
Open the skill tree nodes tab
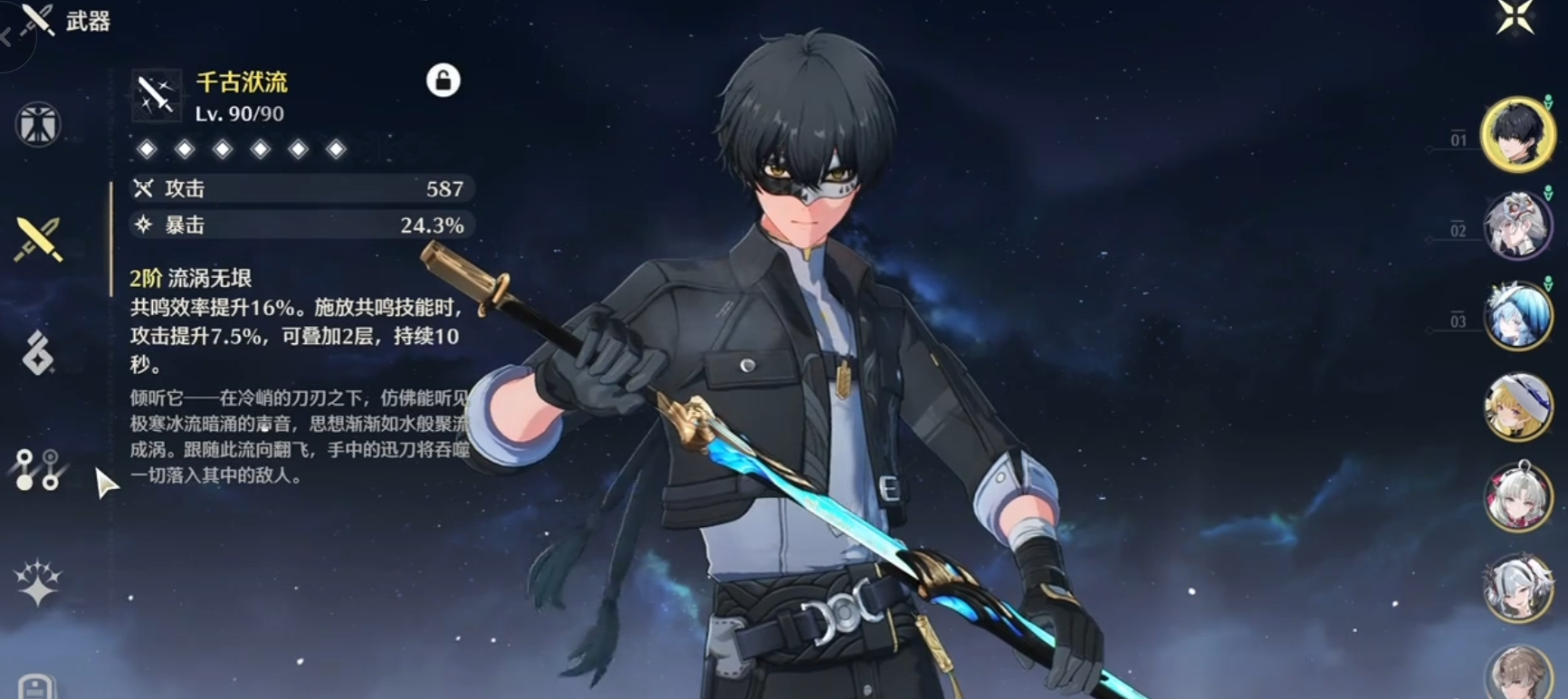pyautogui.click(x=38, y=469)
